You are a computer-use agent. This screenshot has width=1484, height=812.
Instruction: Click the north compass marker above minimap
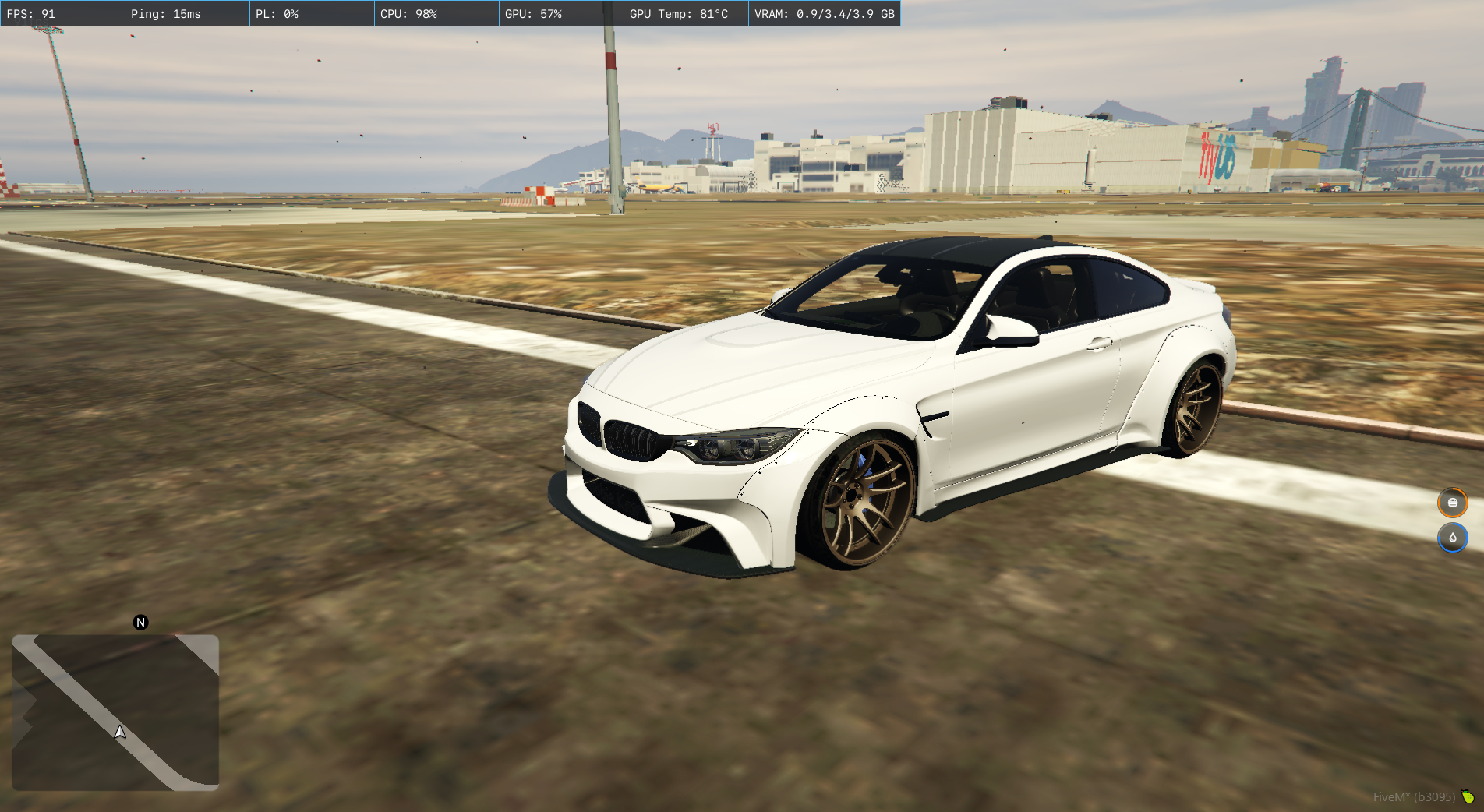(x=140, y=622)
